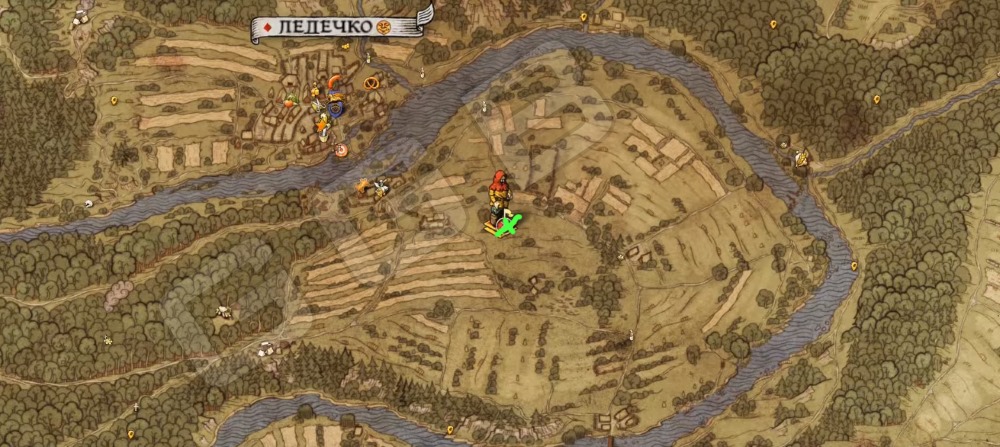Select the green X waypoint marker
Image resolution: width=1000 pixels, height=447 pixels.
click(509, 228)
